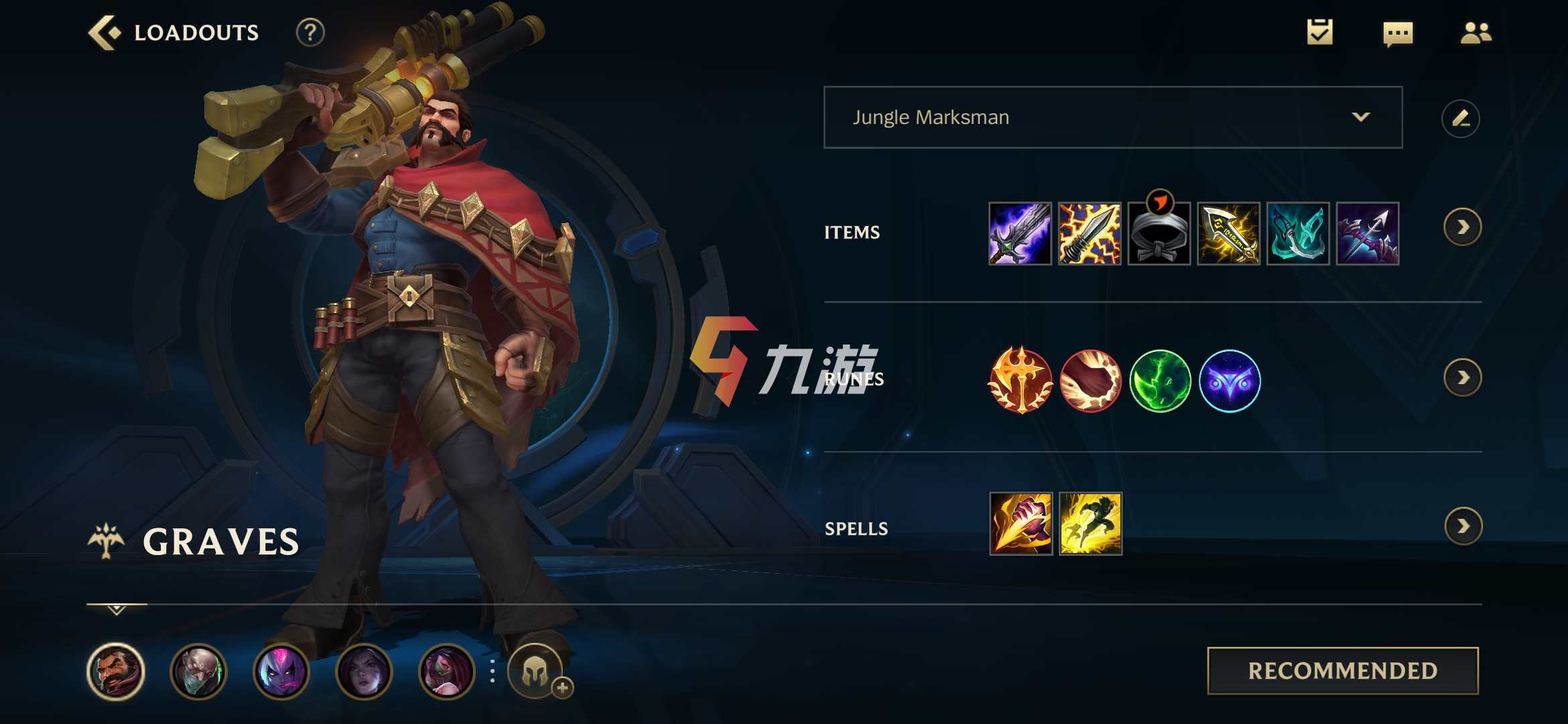
Task: Select the orange trident keystone rune
Action: [1021, 380]
